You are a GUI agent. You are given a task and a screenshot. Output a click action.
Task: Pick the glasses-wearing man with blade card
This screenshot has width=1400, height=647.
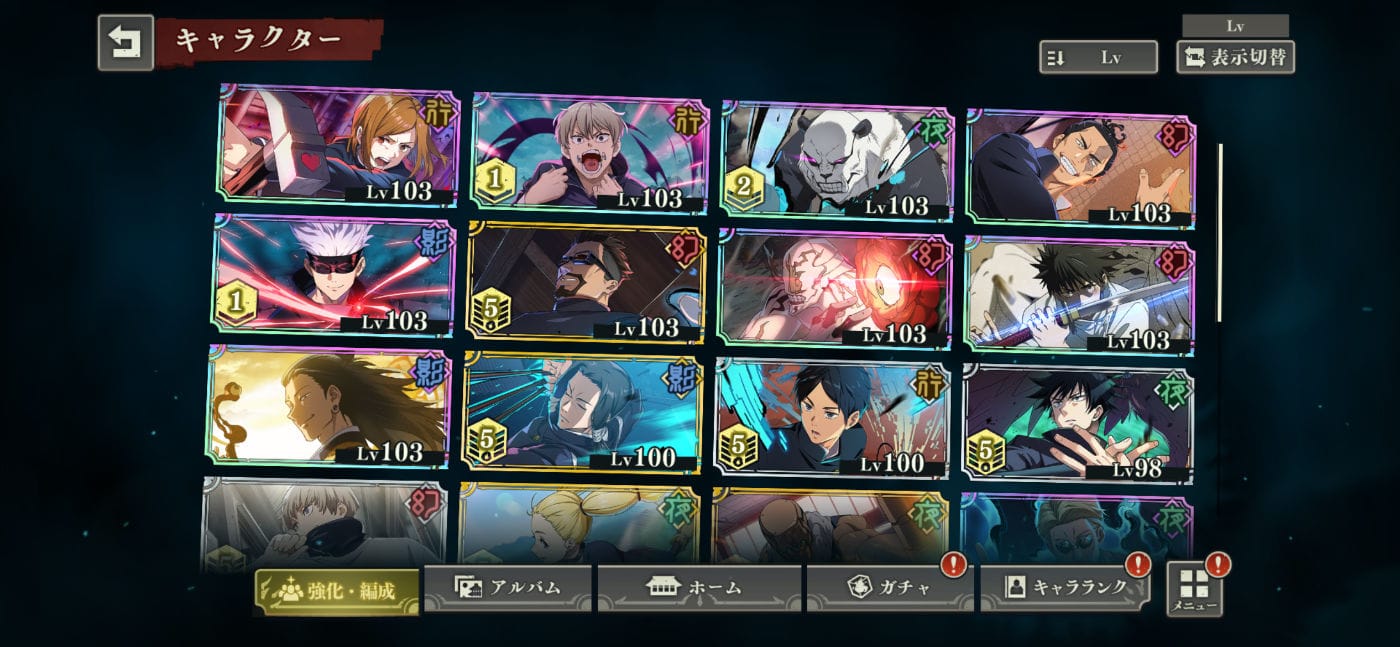[585, 283]
